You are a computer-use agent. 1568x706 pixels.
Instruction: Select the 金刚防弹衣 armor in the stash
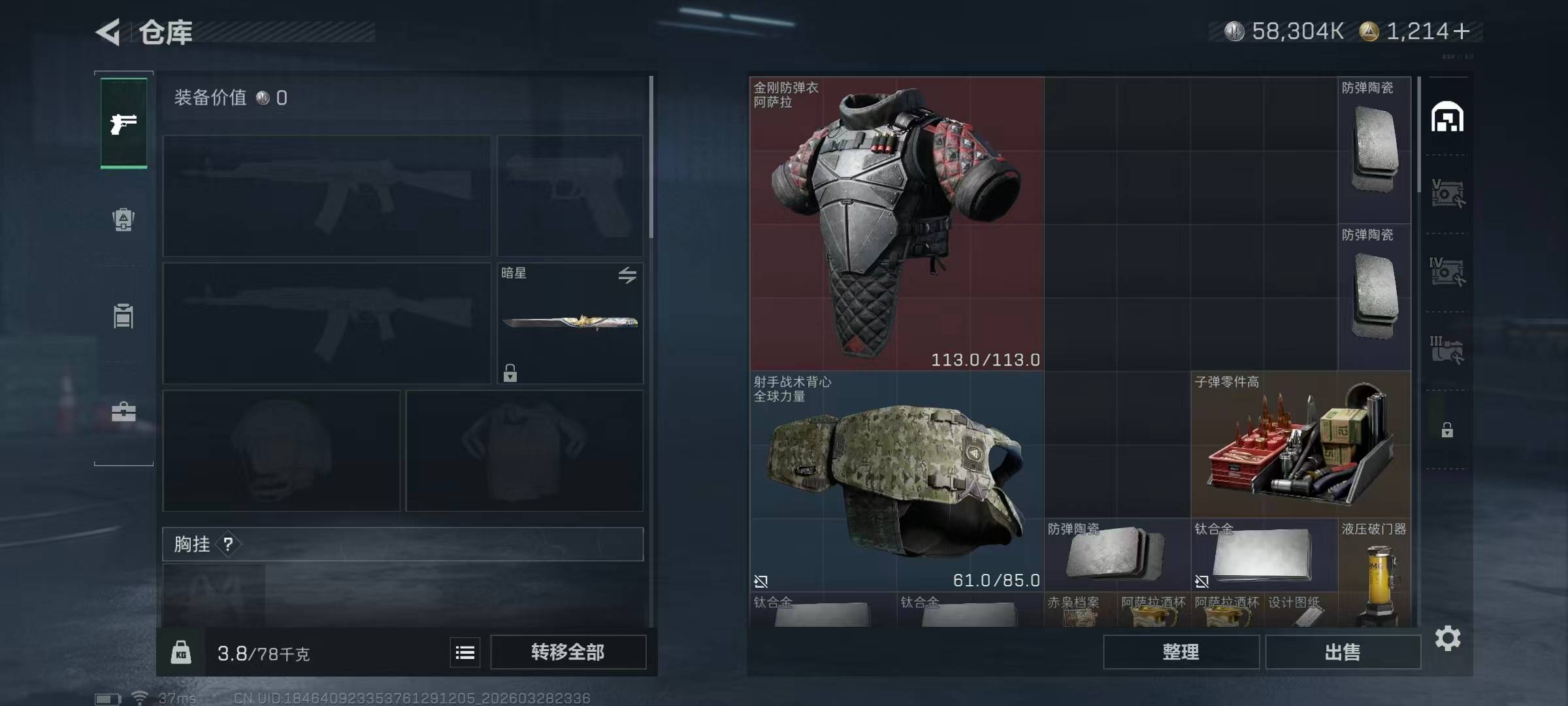coord(896,224)
